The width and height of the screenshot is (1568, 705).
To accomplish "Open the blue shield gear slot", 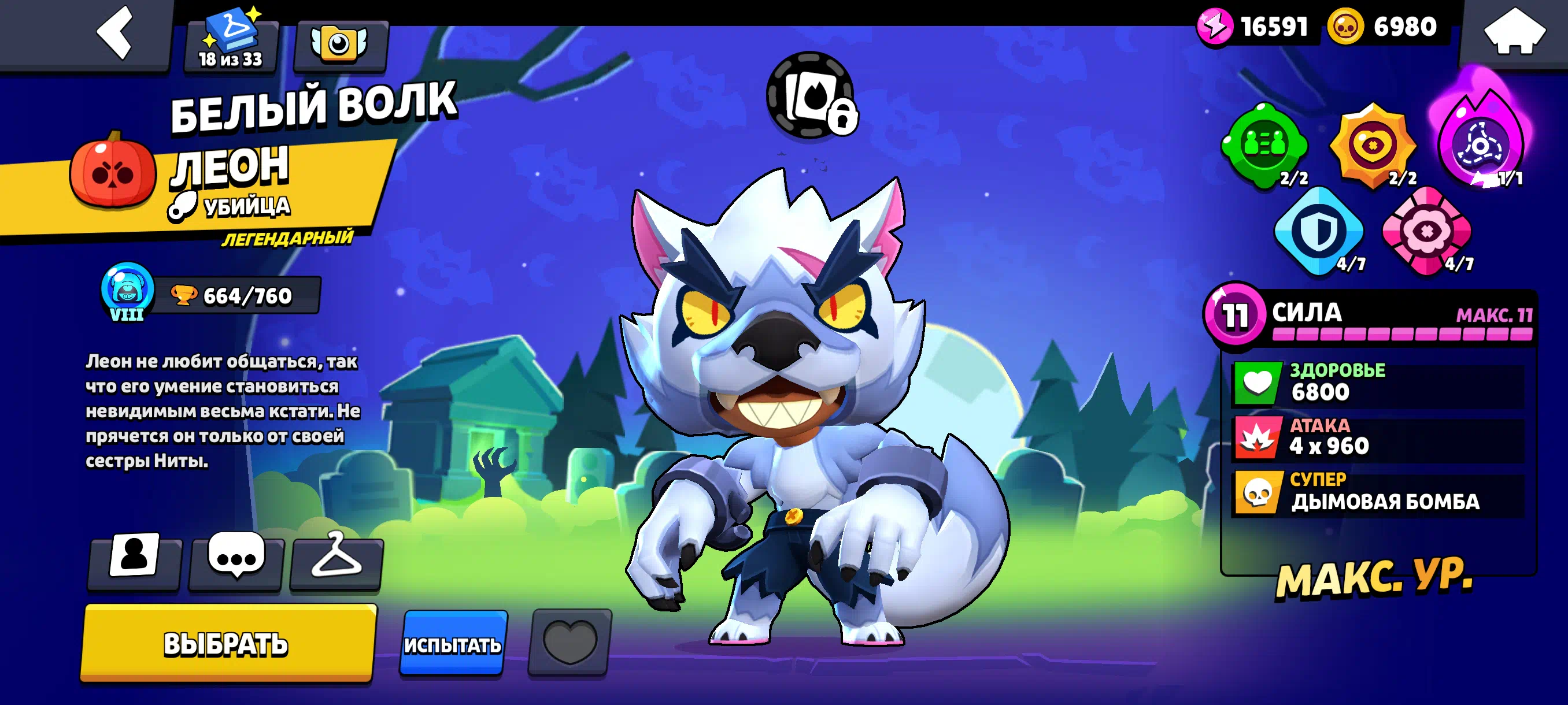I will pyautogui.click(x=1318, y=231).
